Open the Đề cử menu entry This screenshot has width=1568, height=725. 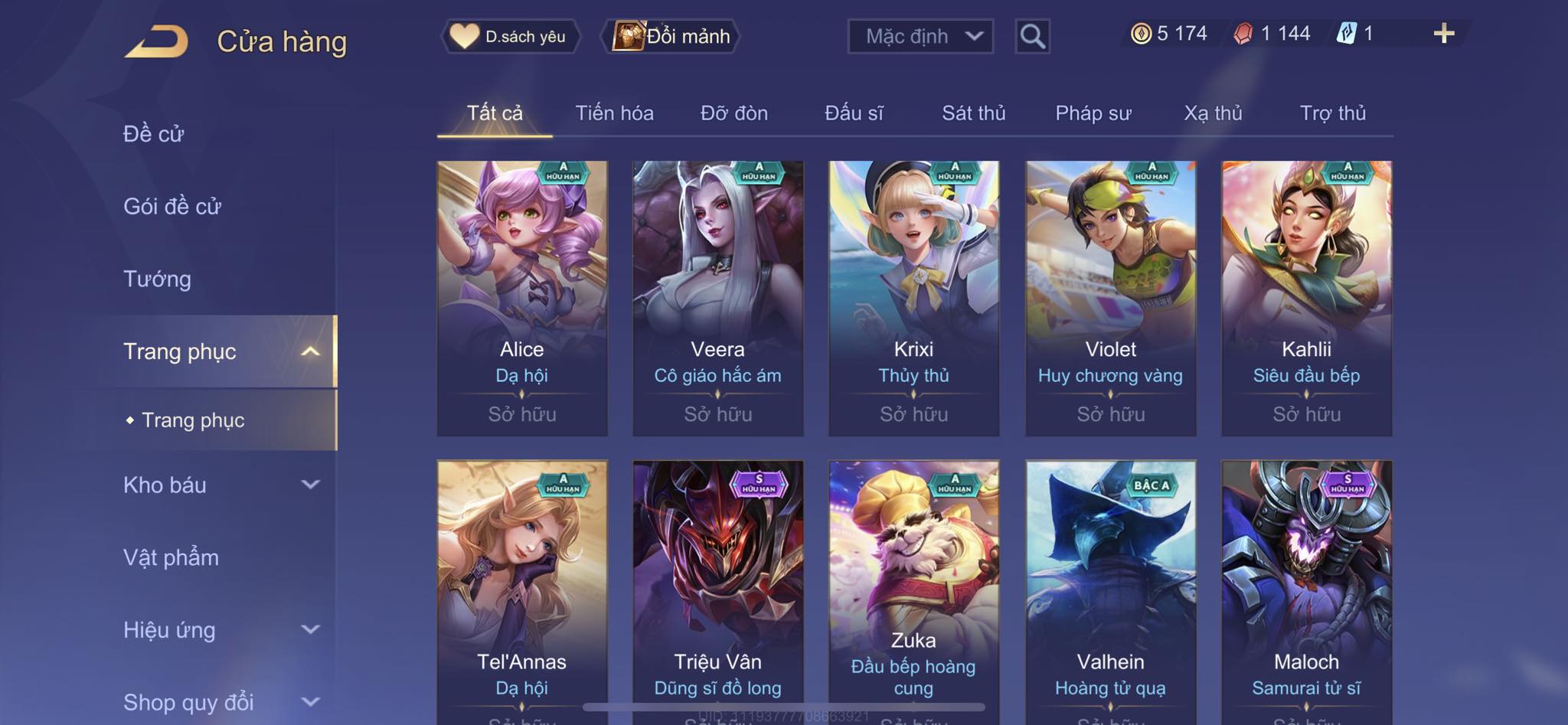(154, 134)
